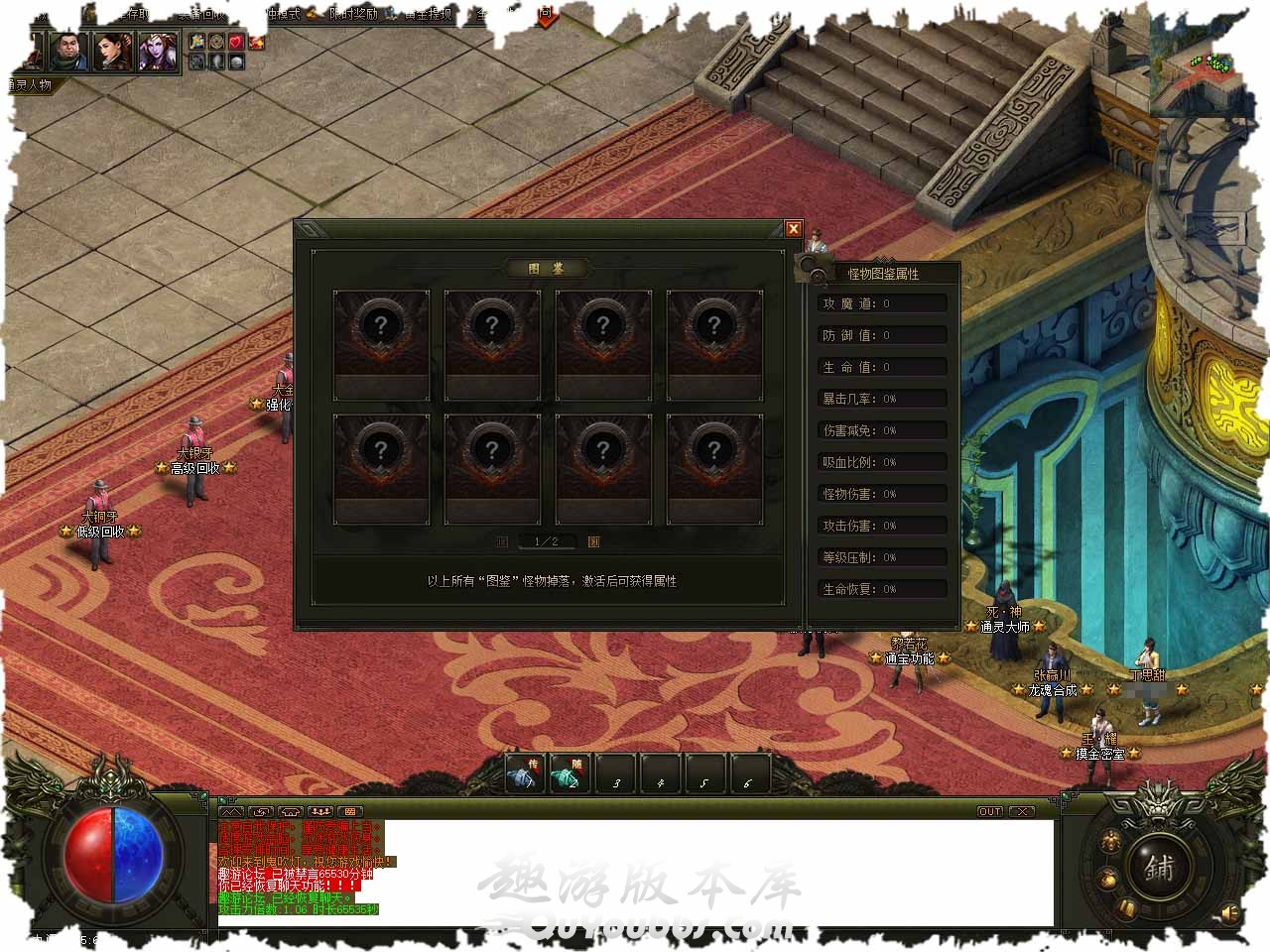The width and height of the screenshot is (1270, 952).
Task: Open the 鋪 shop round button
Action: [1158, 869]
